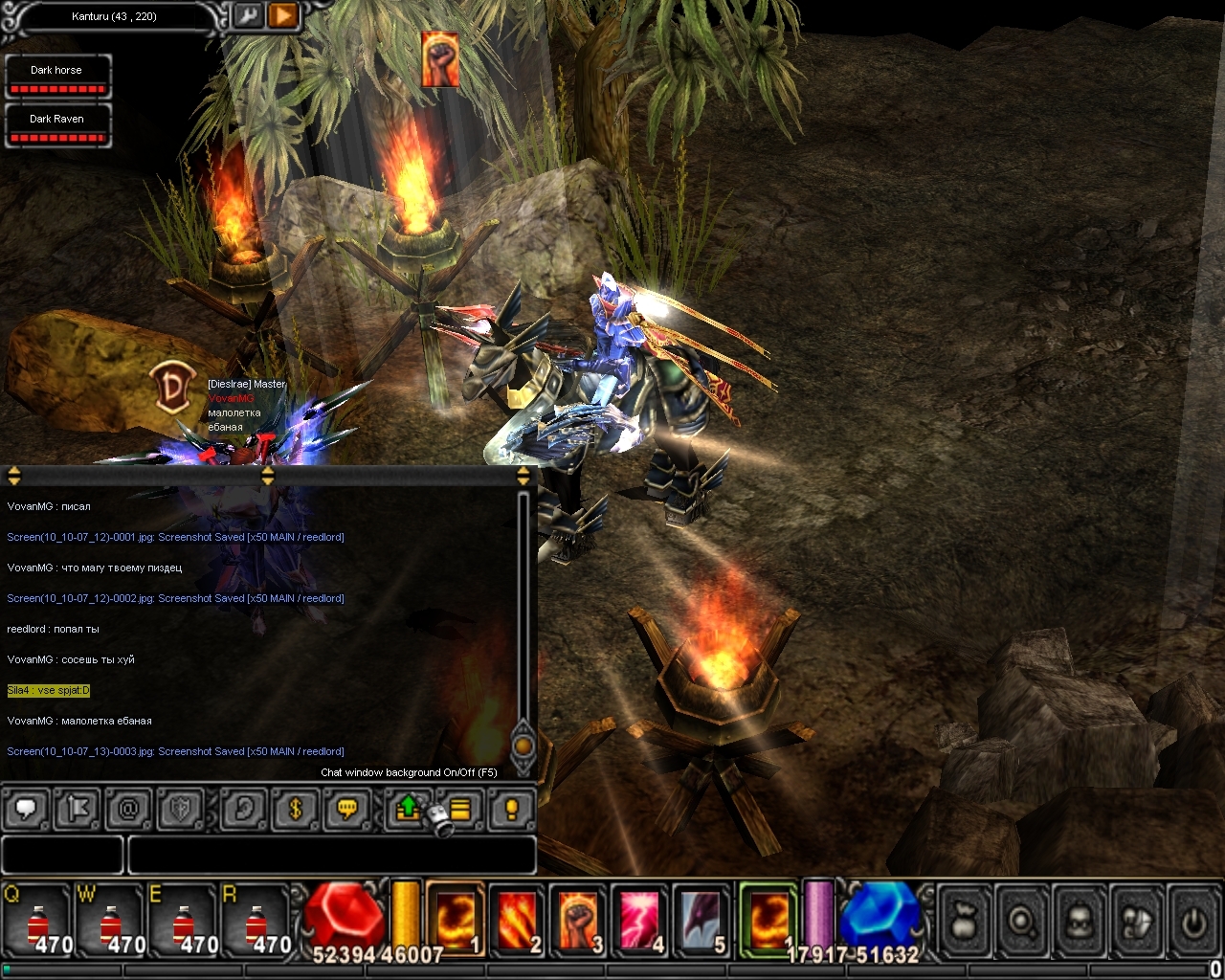Use the potion in the R slot
The image size is (1225, 980).
tap(256, 922)
